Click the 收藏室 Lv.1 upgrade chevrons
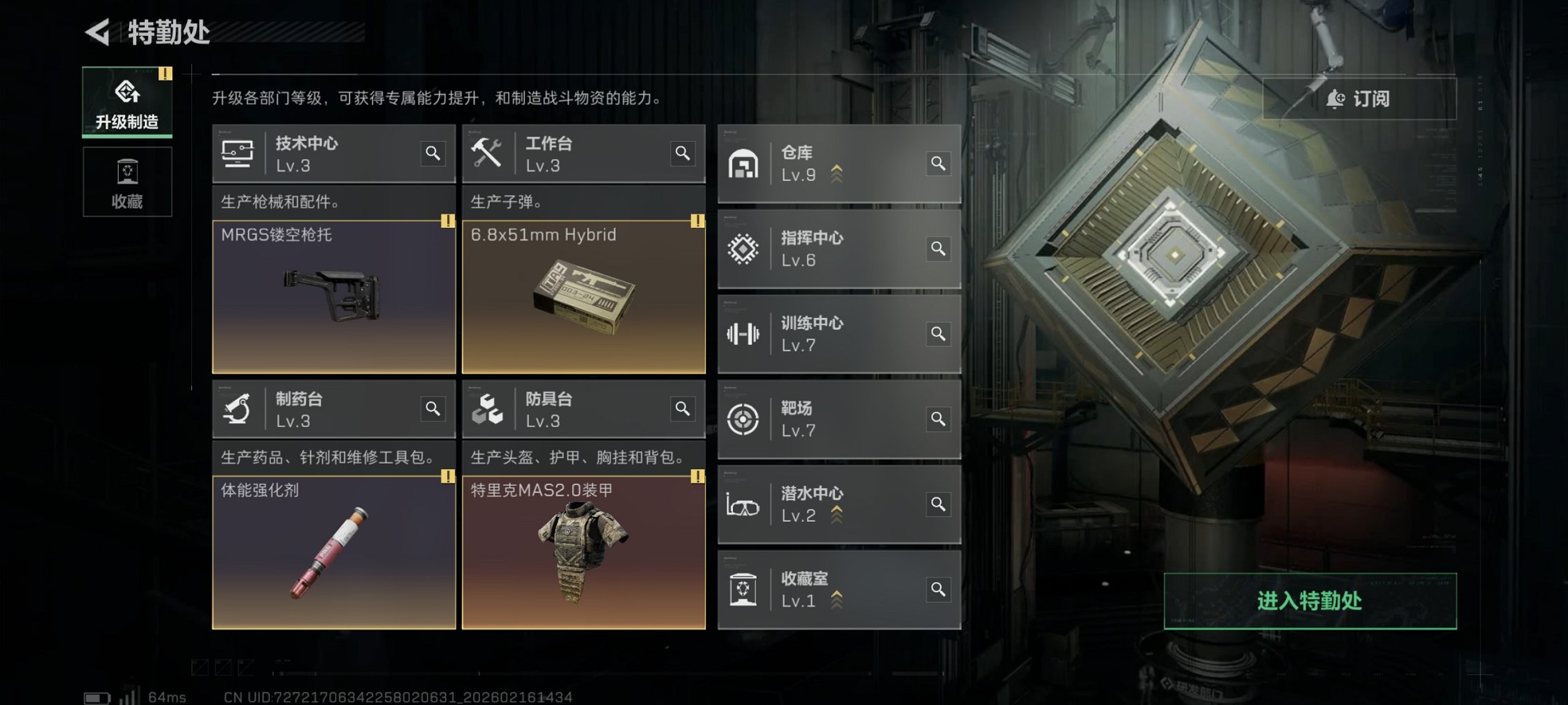1568x705 pixels. pyautogui.click(x=838, y=601)
